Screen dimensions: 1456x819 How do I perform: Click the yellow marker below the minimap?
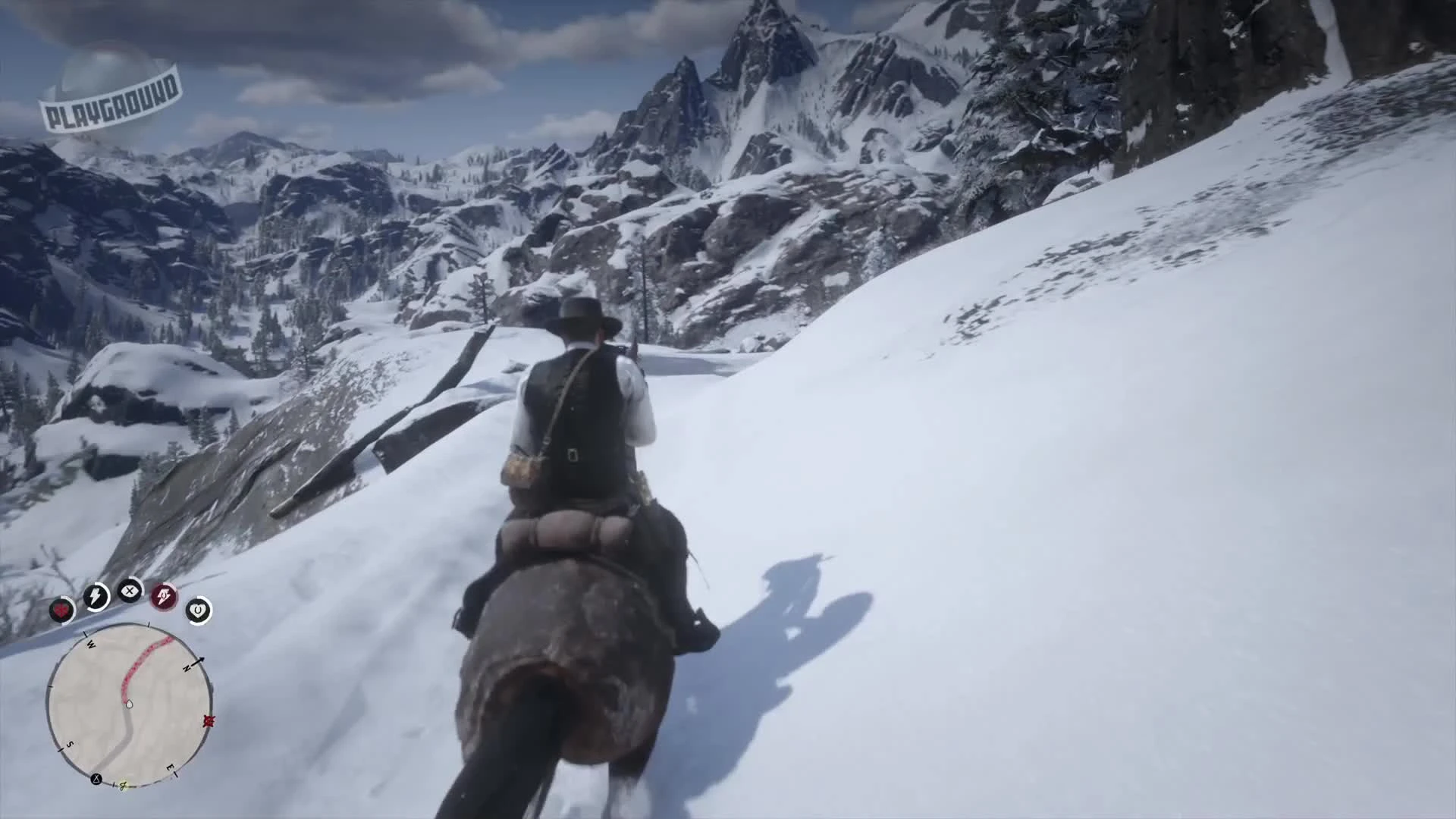coord(123,785)
